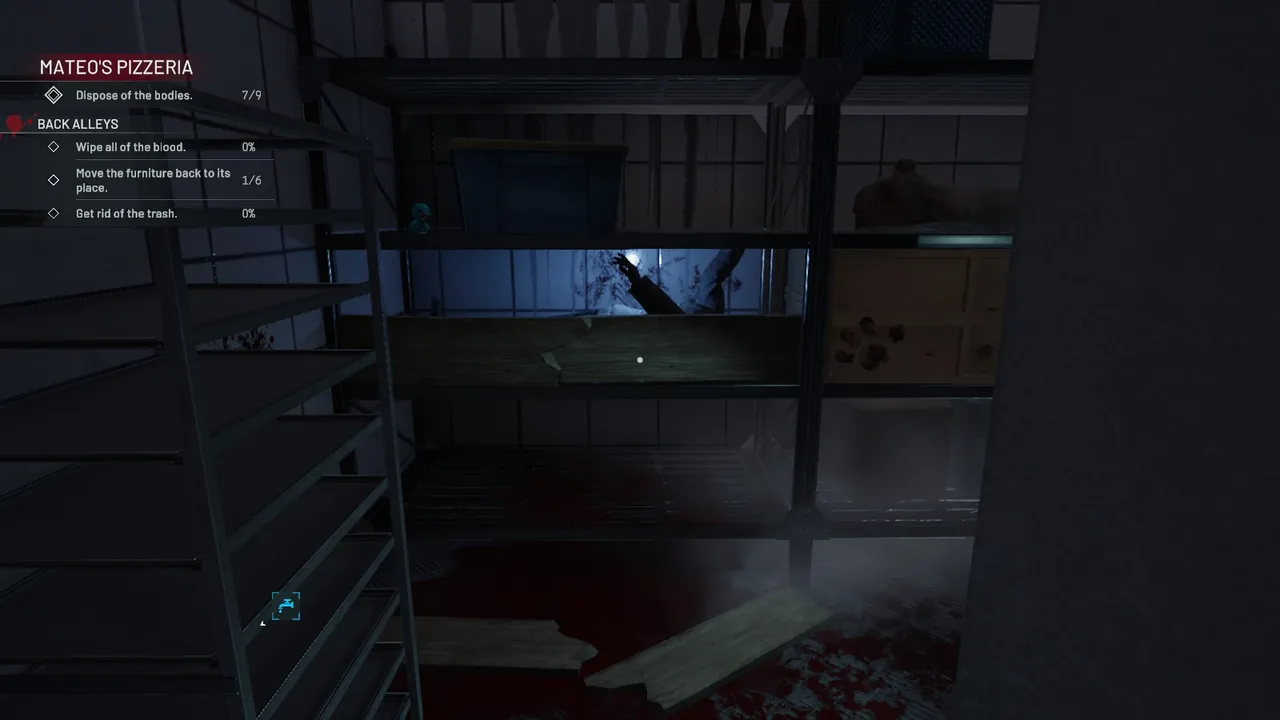Click the 1/6 furniture progress counter
Image resolution: width=1280 pixels, height=720 pixels.
tap(251, 180)
